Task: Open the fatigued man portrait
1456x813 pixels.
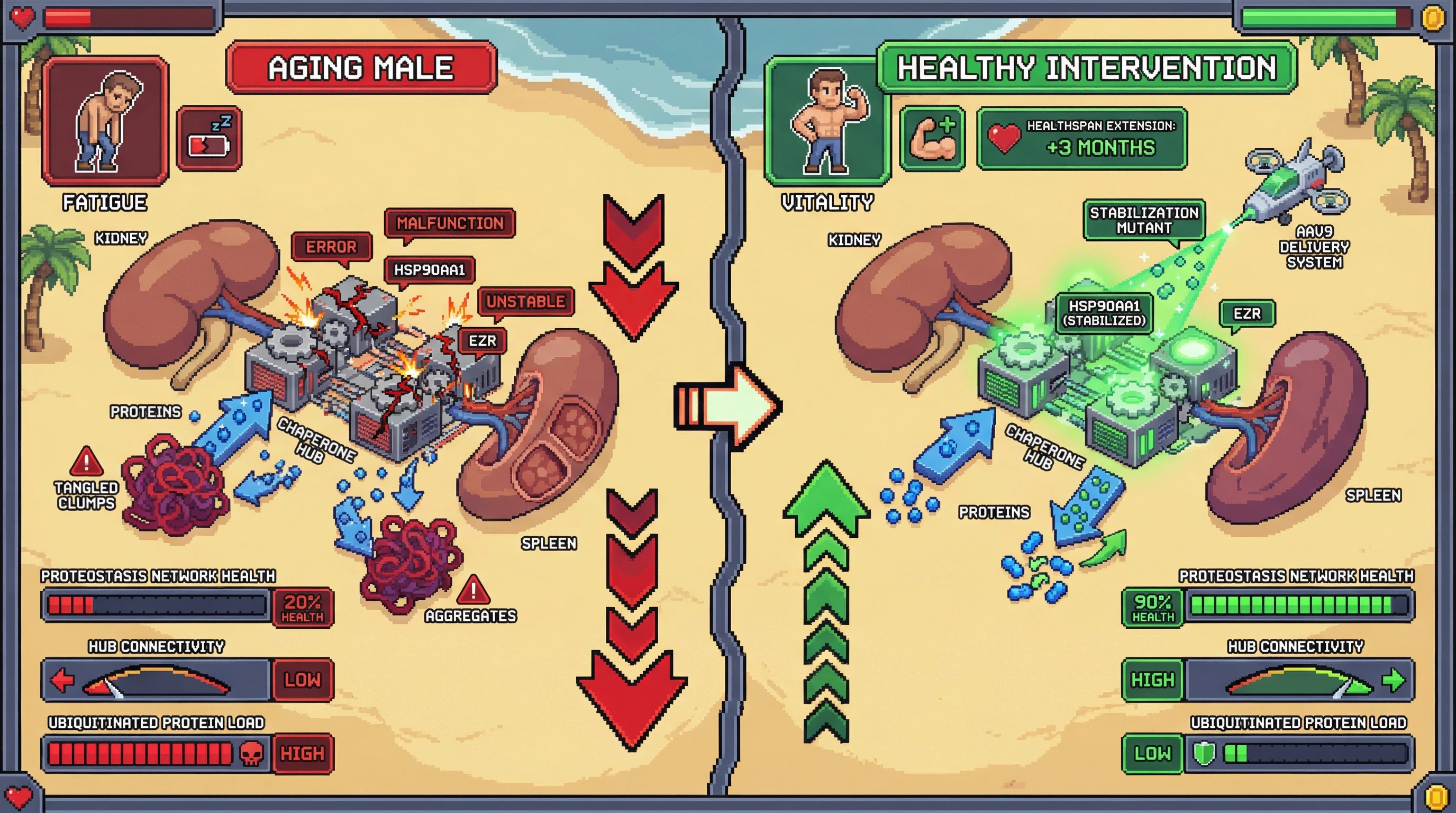Action: click(105, 121)
